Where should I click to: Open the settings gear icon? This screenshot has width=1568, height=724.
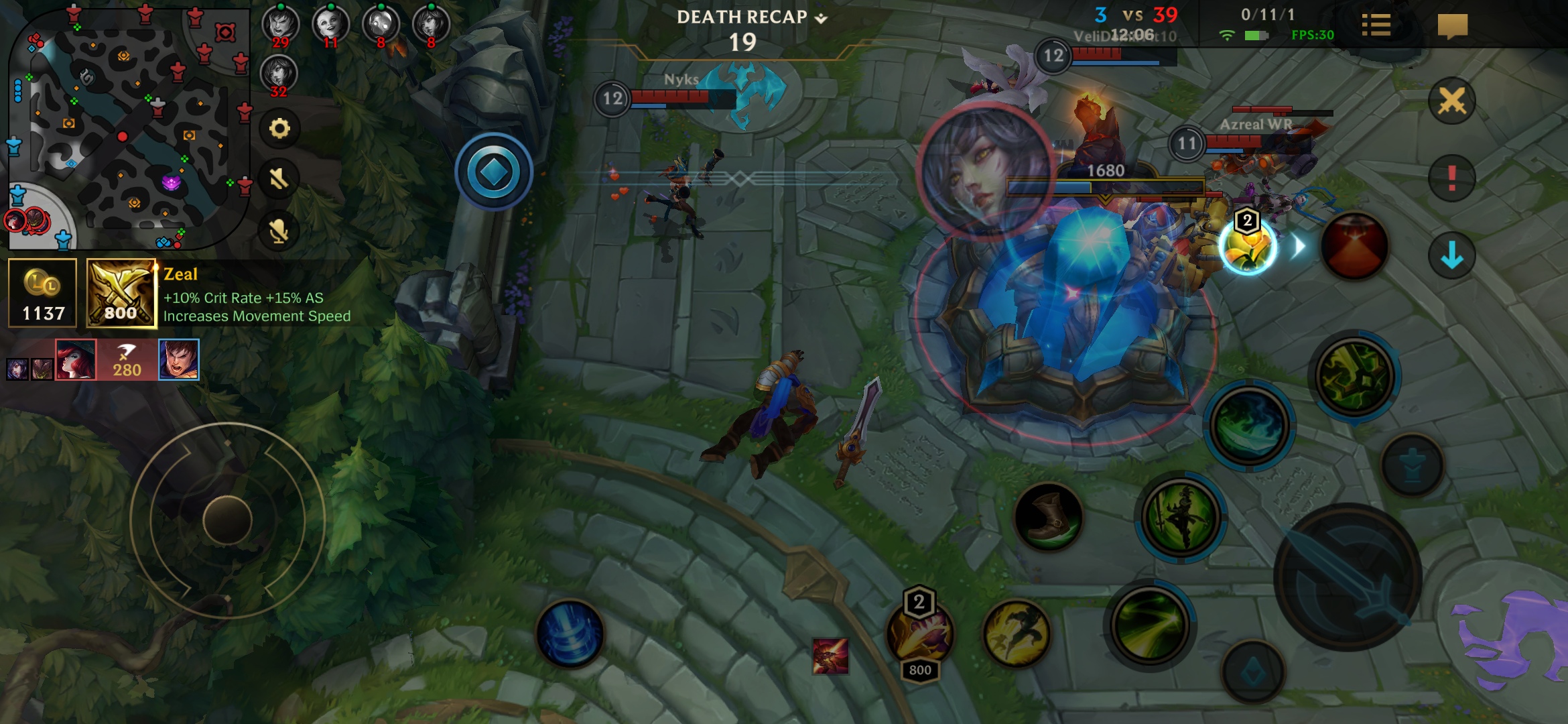(279, 128)
